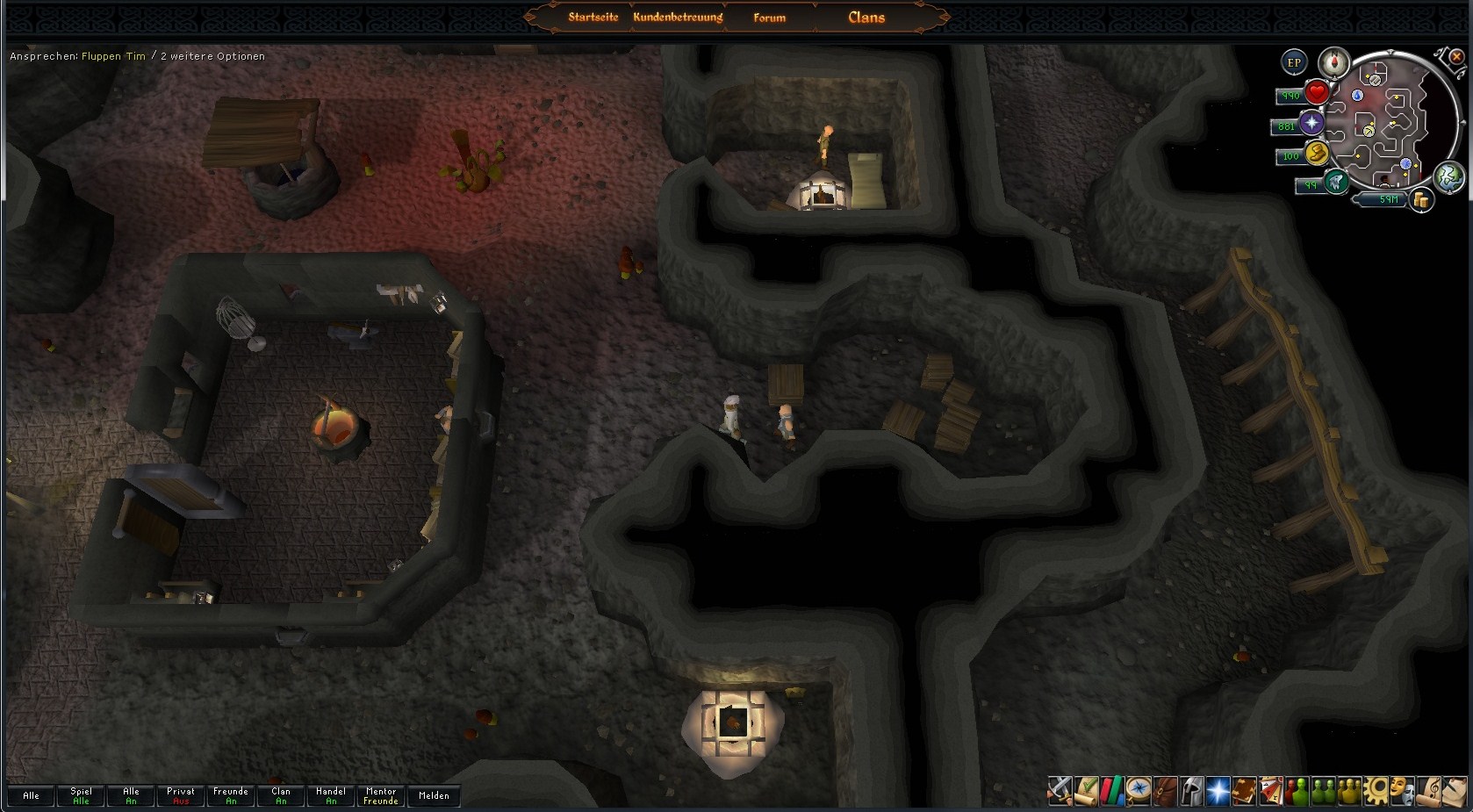Image resolution: width=1473 pixels, height=812 pixels.
Task: Open the Clans page
Action: pos(866,17)
